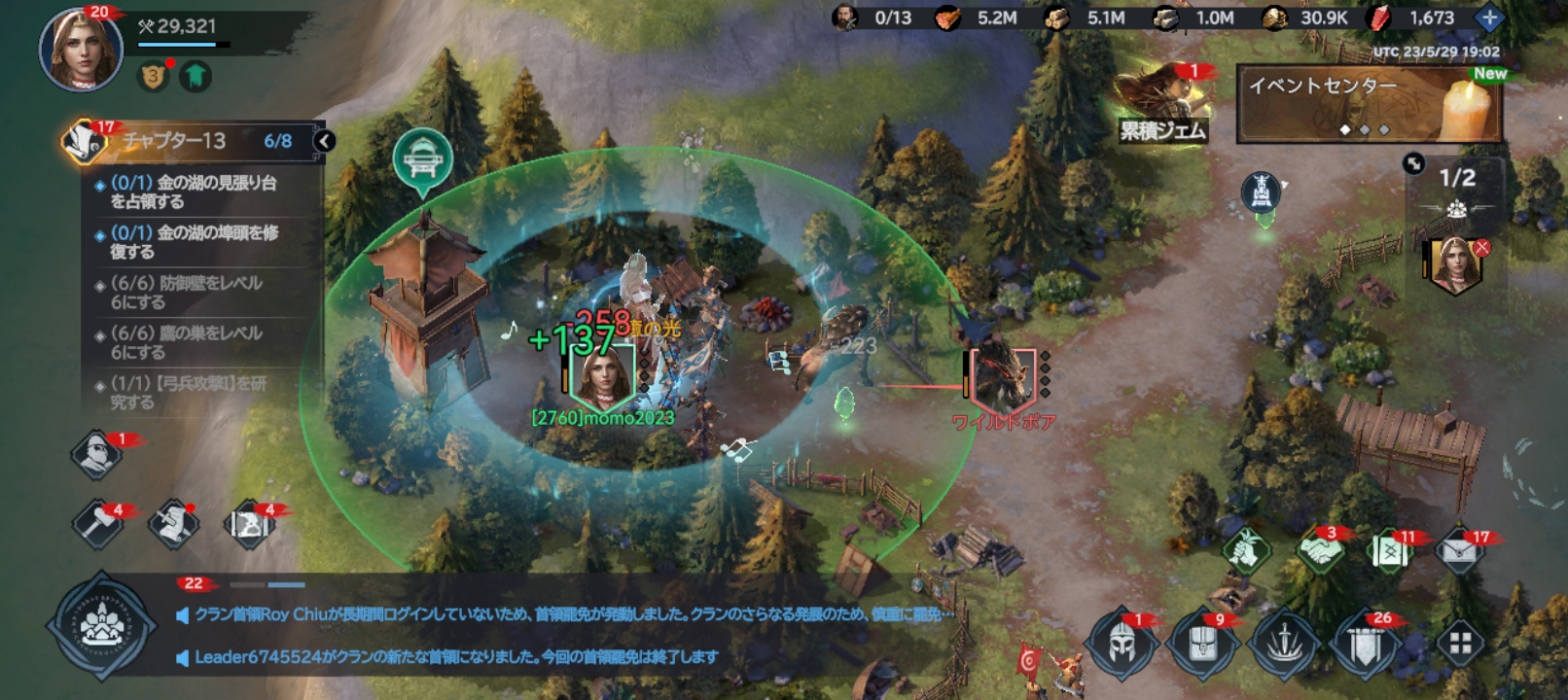Open the handshake alliance help icon
1568x700 pixels.
[x=1320, y=551]
